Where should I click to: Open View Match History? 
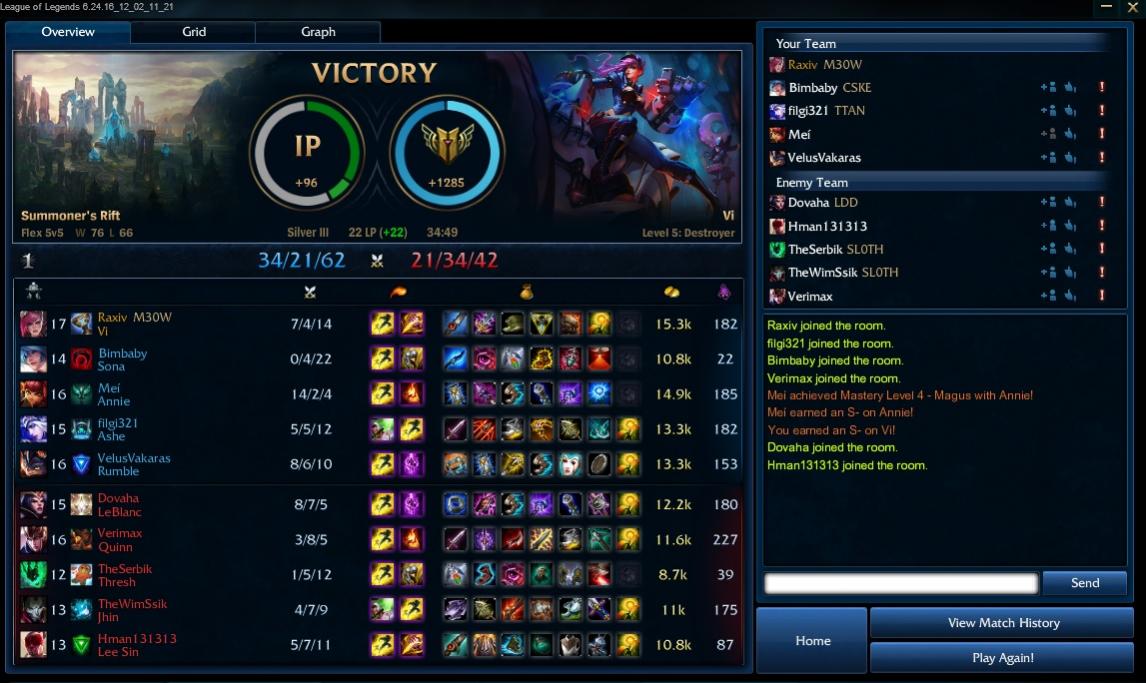point(1002,623)
